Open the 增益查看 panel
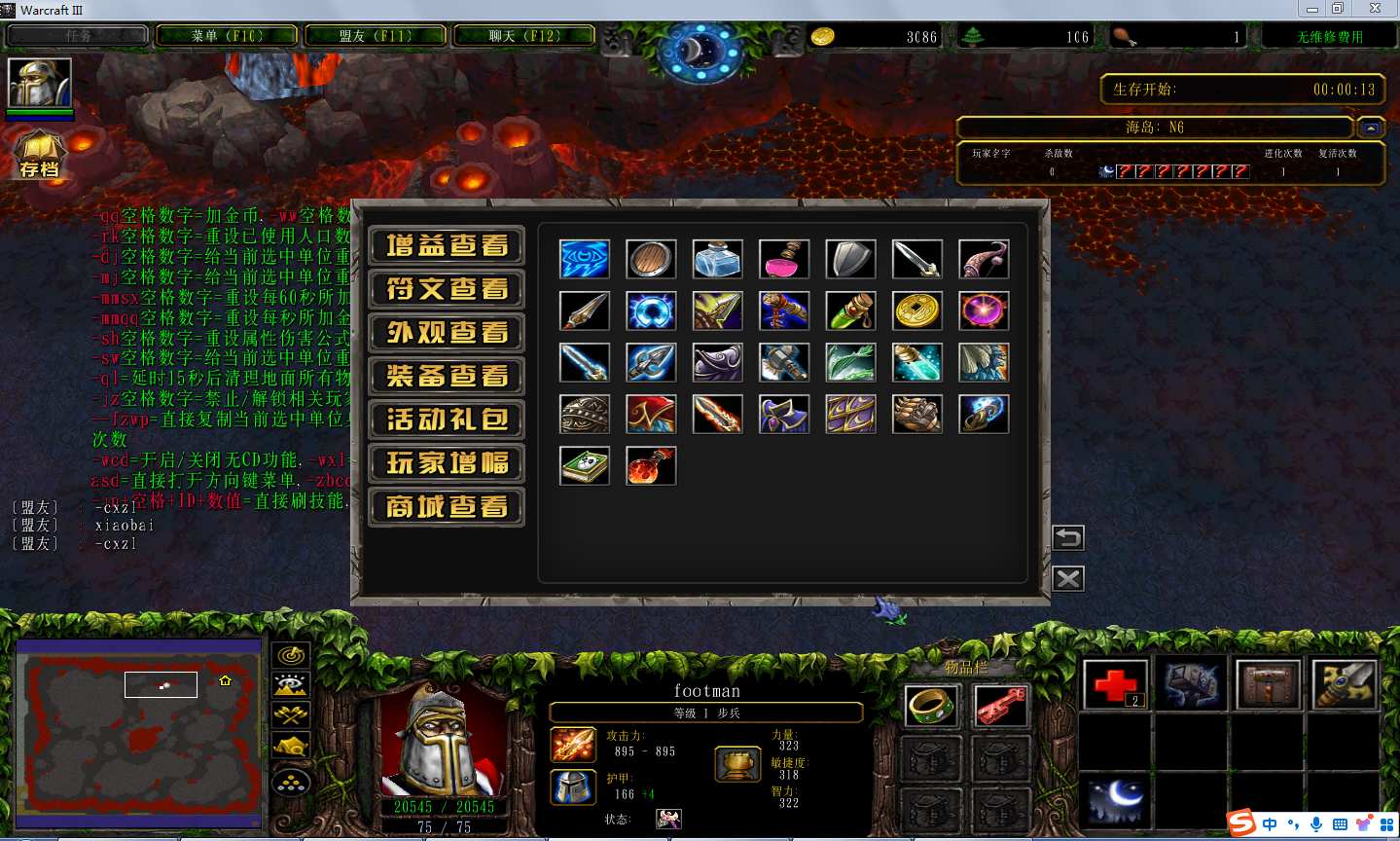The width and height of the screenshot is (1400, 841). (x=447, y=245)
